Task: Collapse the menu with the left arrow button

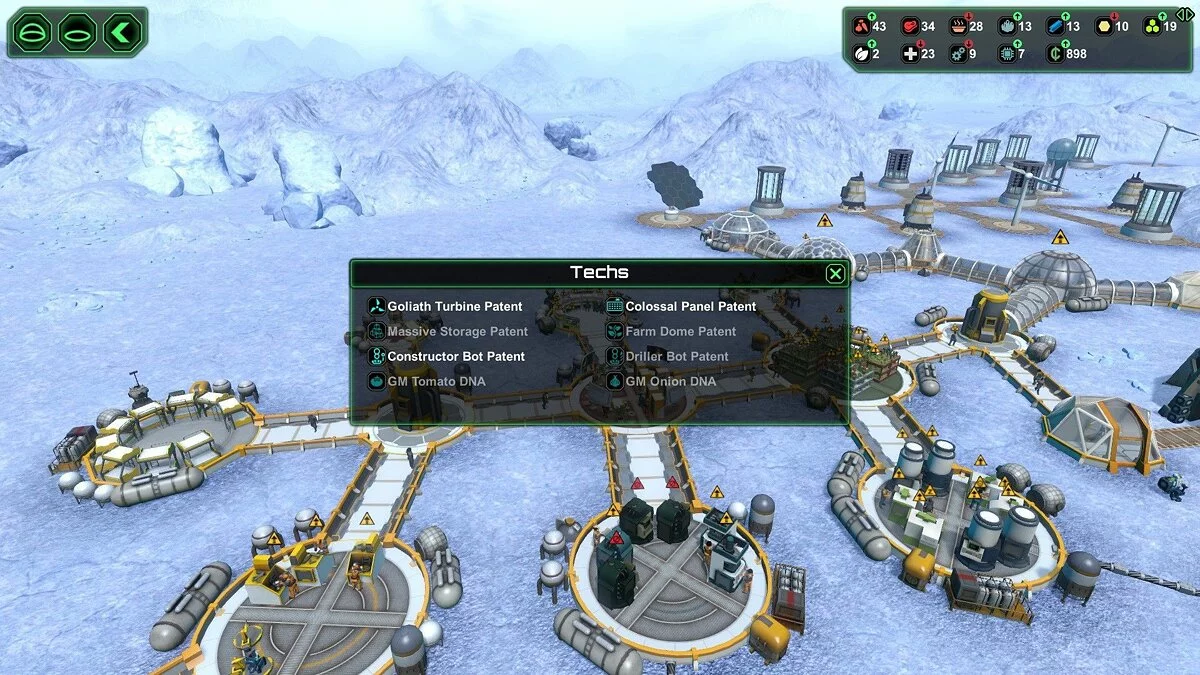Action: [x=122, y=33]
